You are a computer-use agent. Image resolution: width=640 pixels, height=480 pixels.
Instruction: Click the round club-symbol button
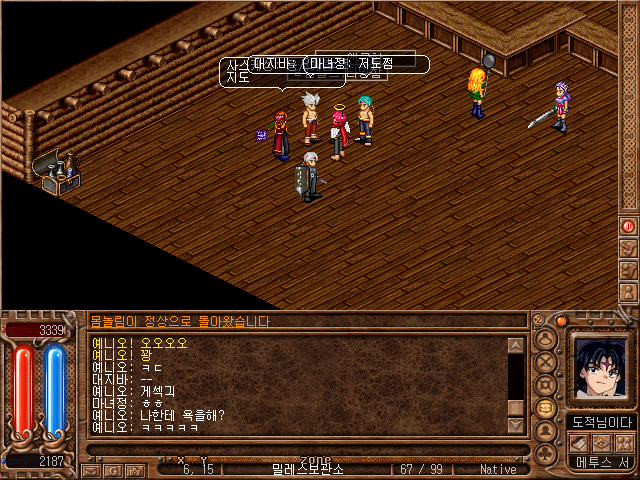coord(545,452)
